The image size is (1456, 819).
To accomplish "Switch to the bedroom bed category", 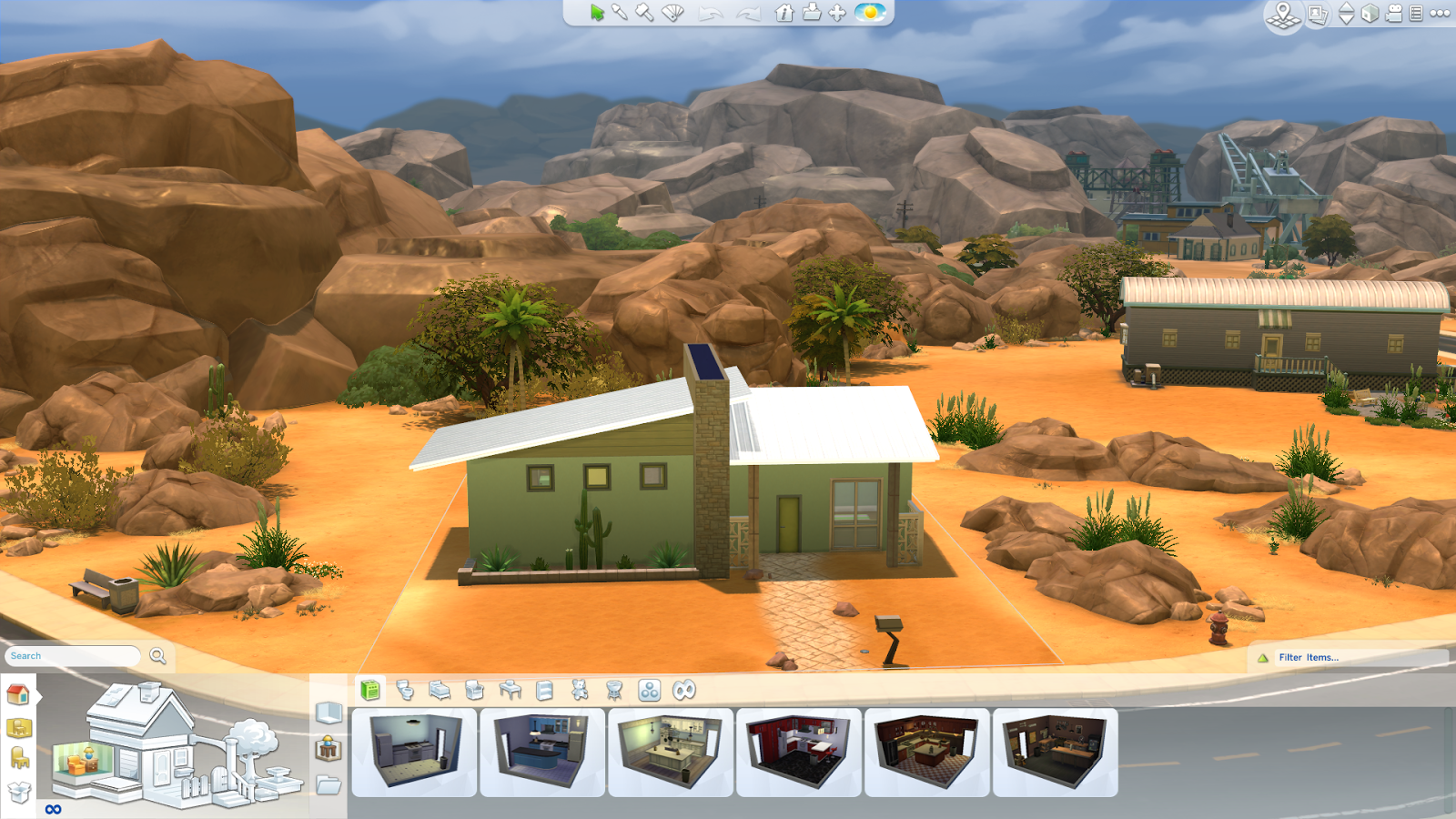I will click(x=440, y=691).
